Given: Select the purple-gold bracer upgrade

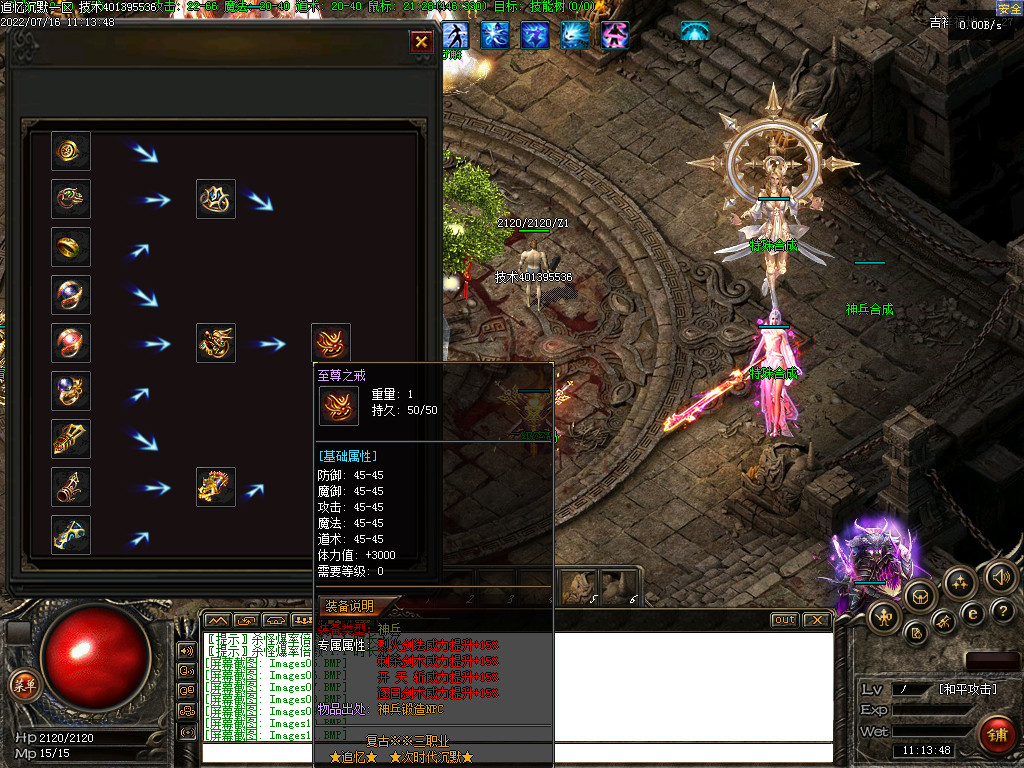Looking at the screenshot, I should (x=216, y=487).
